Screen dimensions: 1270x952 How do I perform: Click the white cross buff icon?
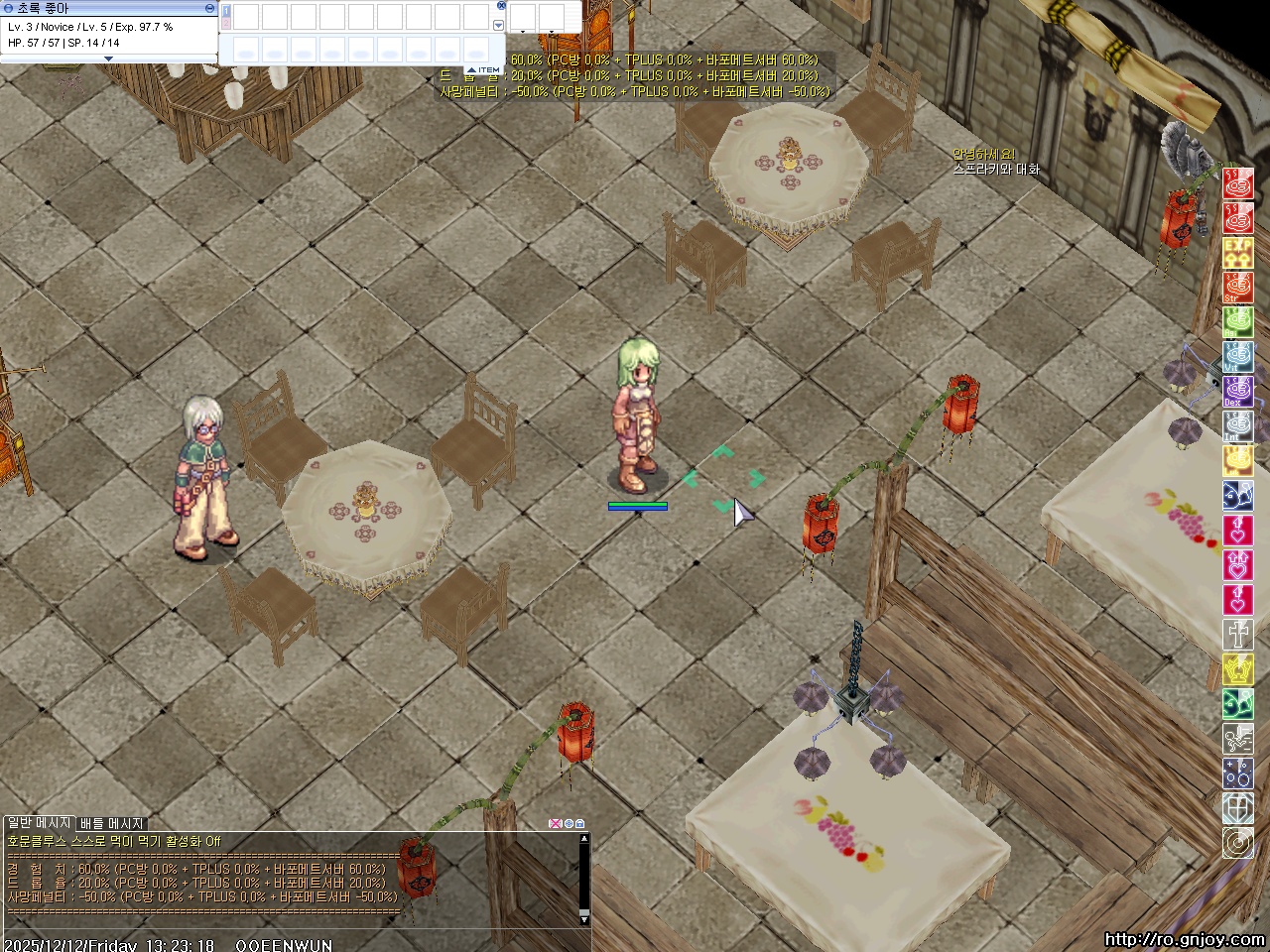pyautogui.click(x=1237, y=634)
